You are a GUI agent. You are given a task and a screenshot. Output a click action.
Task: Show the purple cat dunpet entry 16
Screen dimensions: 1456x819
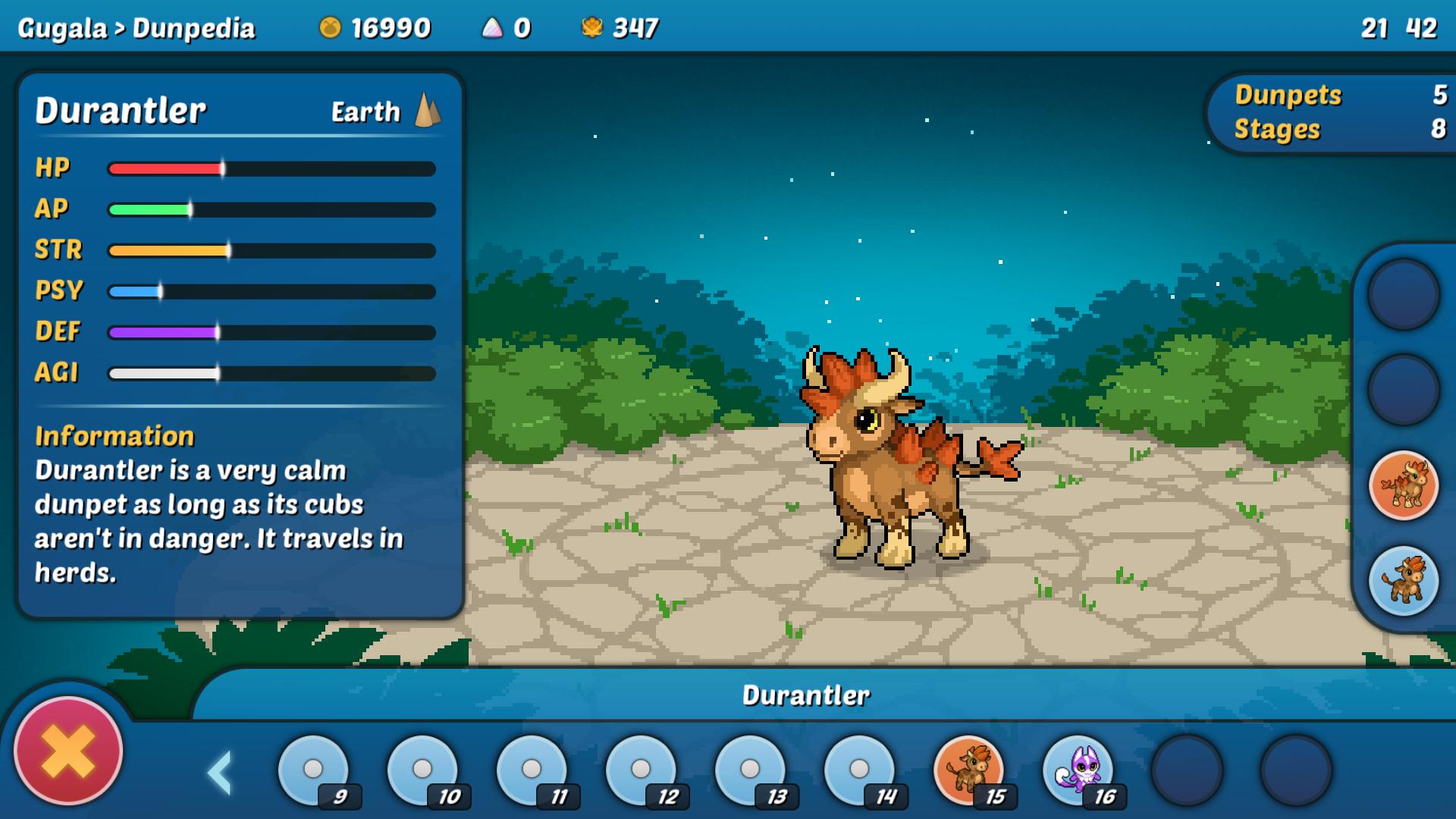pos(1078,770)
